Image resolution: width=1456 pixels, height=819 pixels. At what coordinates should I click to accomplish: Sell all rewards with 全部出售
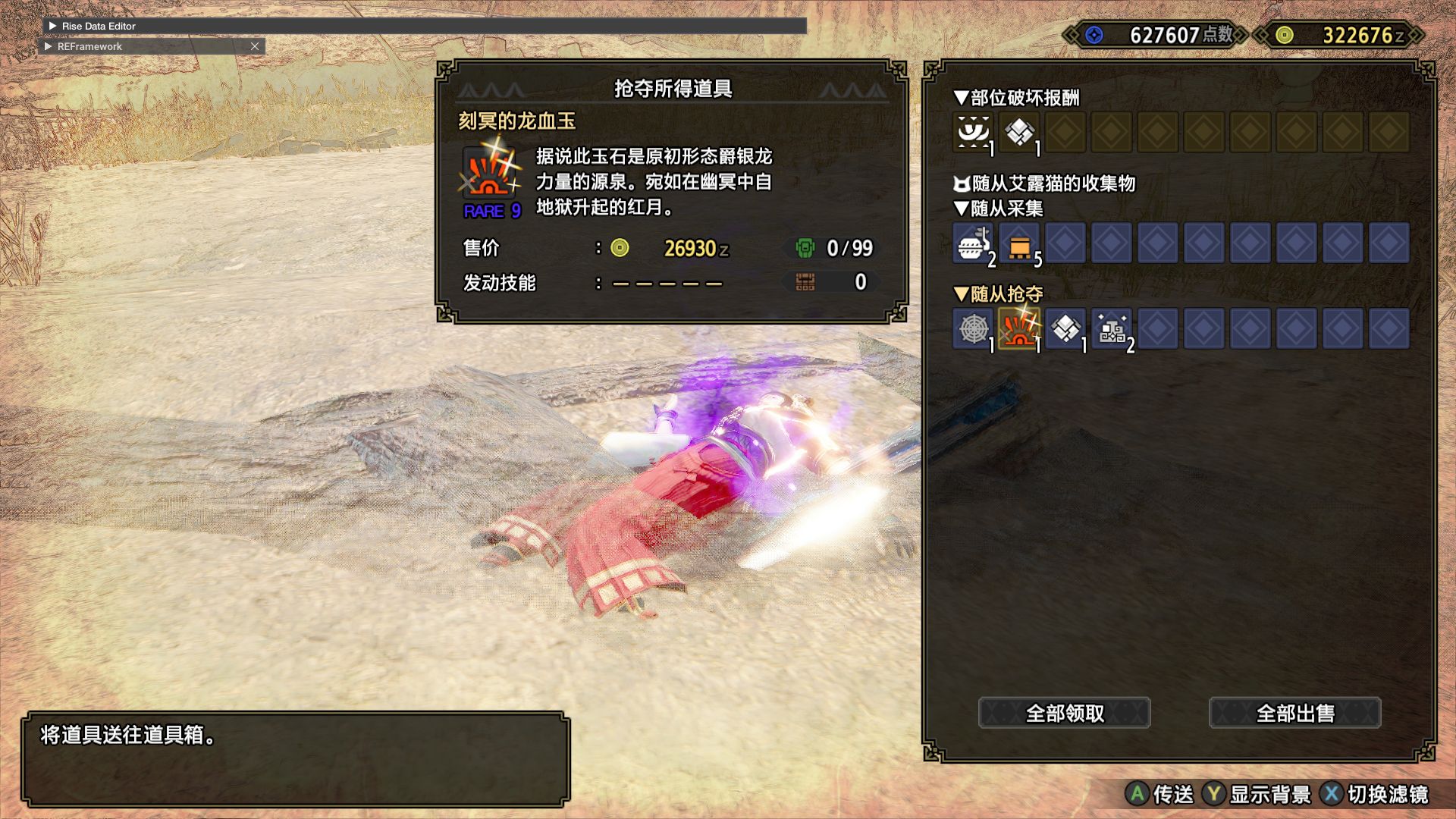pyautogui.click(x=1294, y=713)
